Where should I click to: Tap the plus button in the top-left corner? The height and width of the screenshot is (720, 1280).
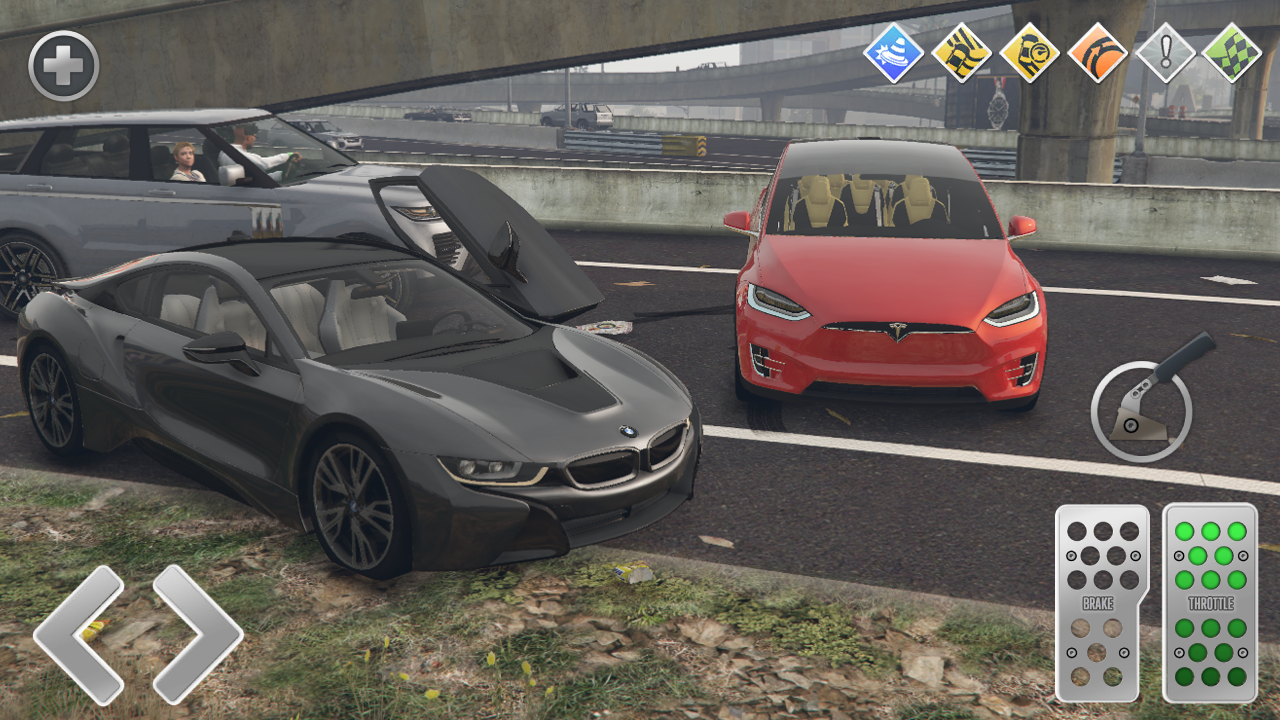tap(65, 63)
